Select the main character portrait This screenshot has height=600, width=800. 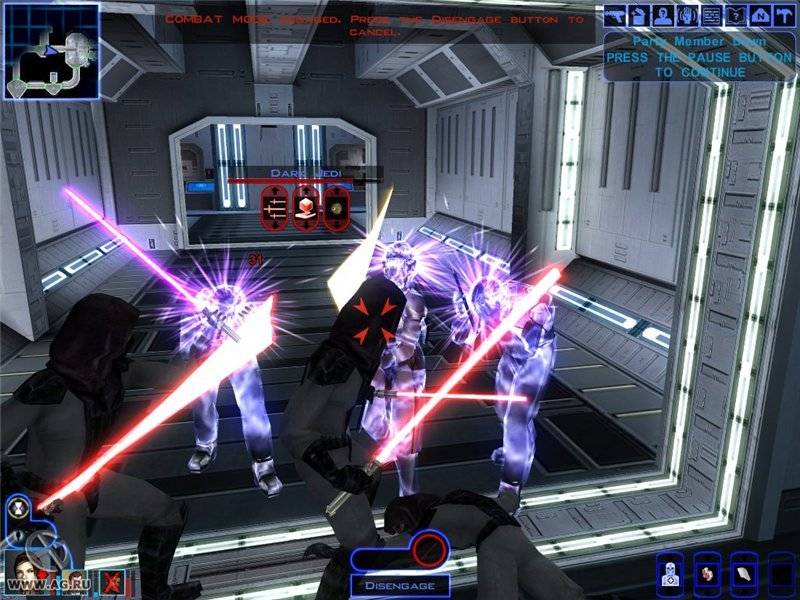tap(24, 570)
